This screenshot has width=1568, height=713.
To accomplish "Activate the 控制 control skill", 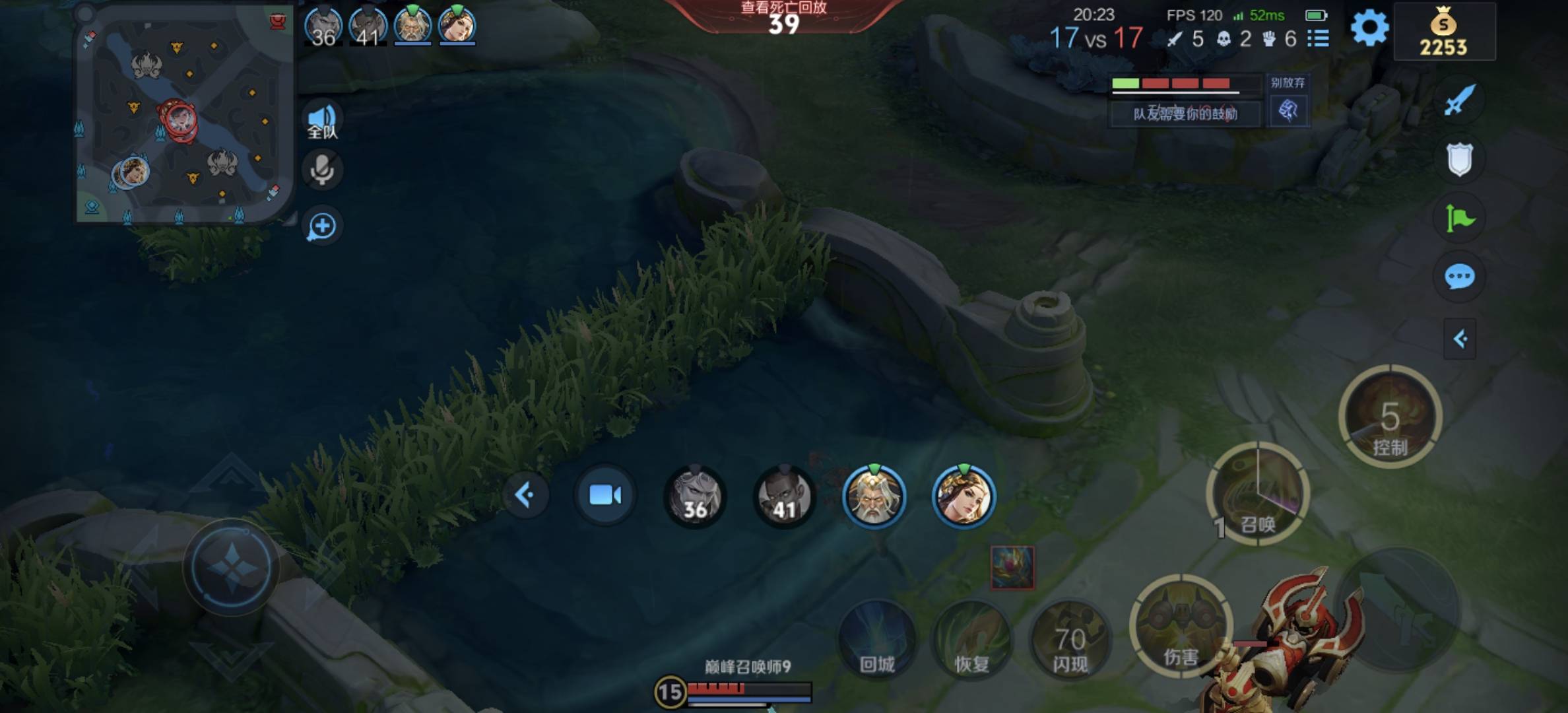I will 1390,417.
